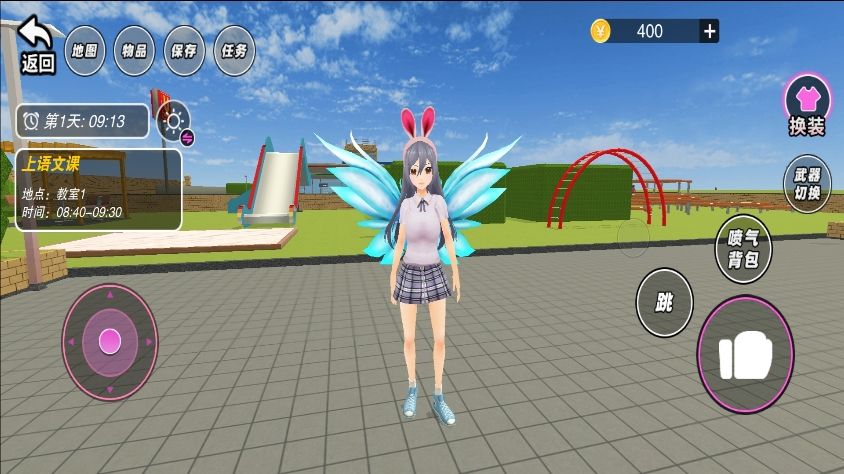Tap the 跳 jump button
The height and width of the screenshot is (474, 844).
coord(664,302)
